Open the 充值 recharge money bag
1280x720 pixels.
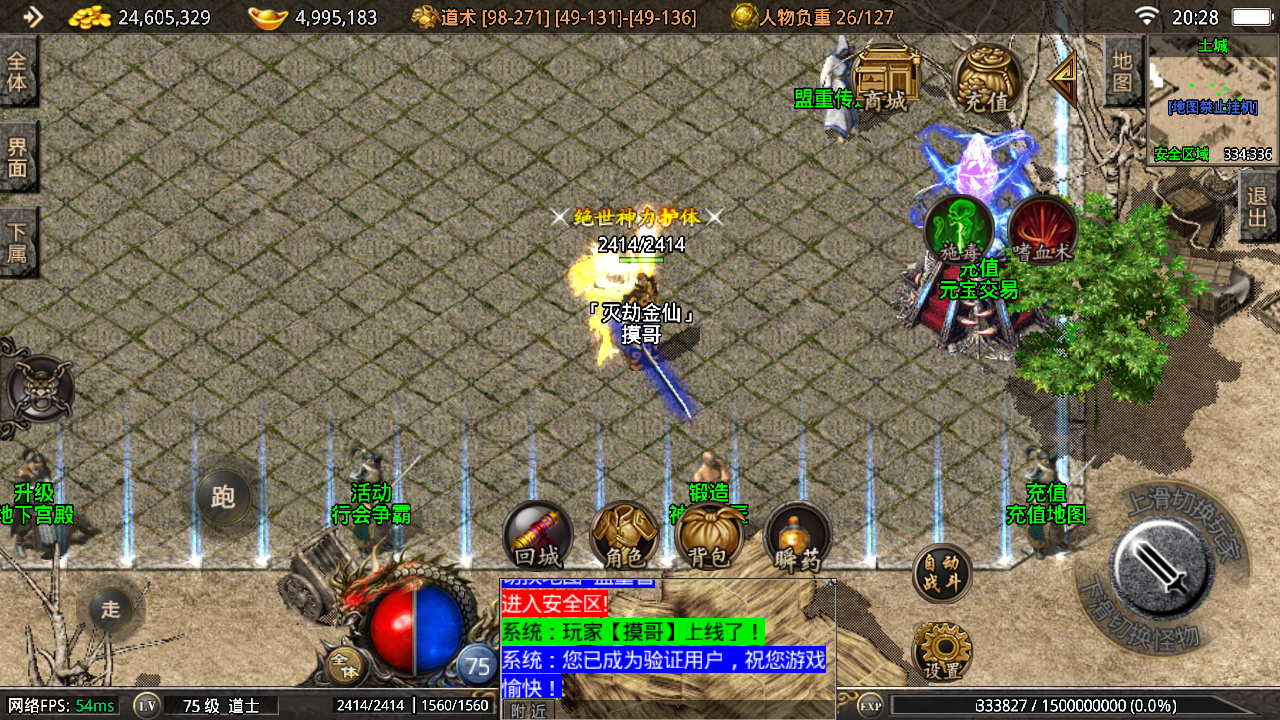(987, 80)
